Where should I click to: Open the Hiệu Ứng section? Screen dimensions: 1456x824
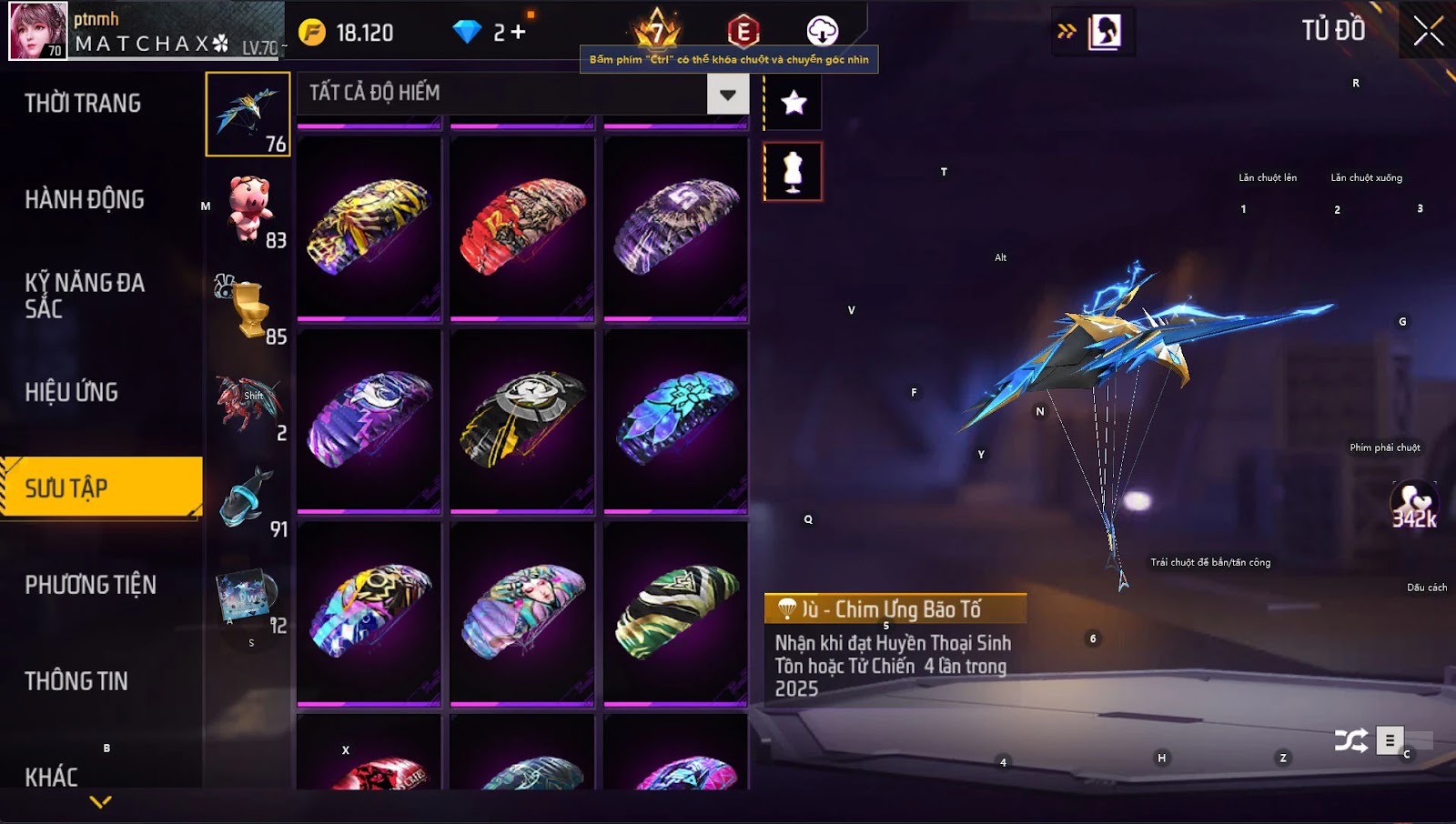pos(72,393)
